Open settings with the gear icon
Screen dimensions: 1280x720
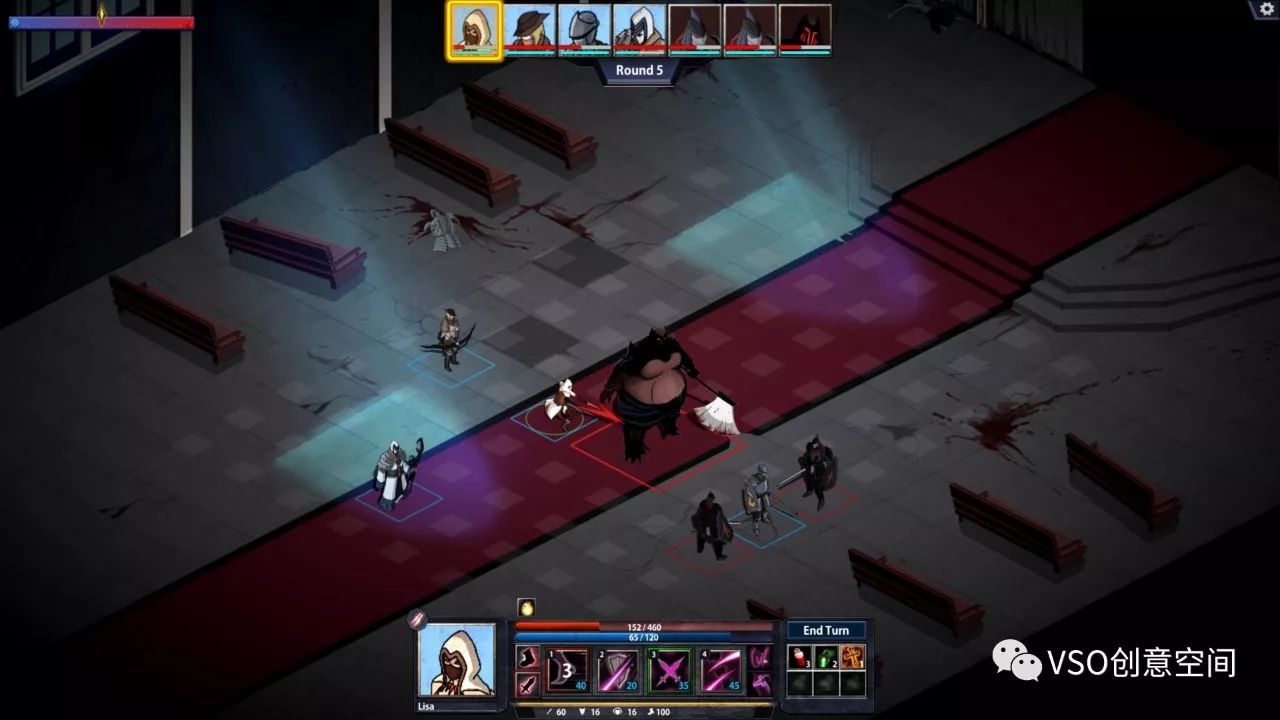coord(1264,9)
